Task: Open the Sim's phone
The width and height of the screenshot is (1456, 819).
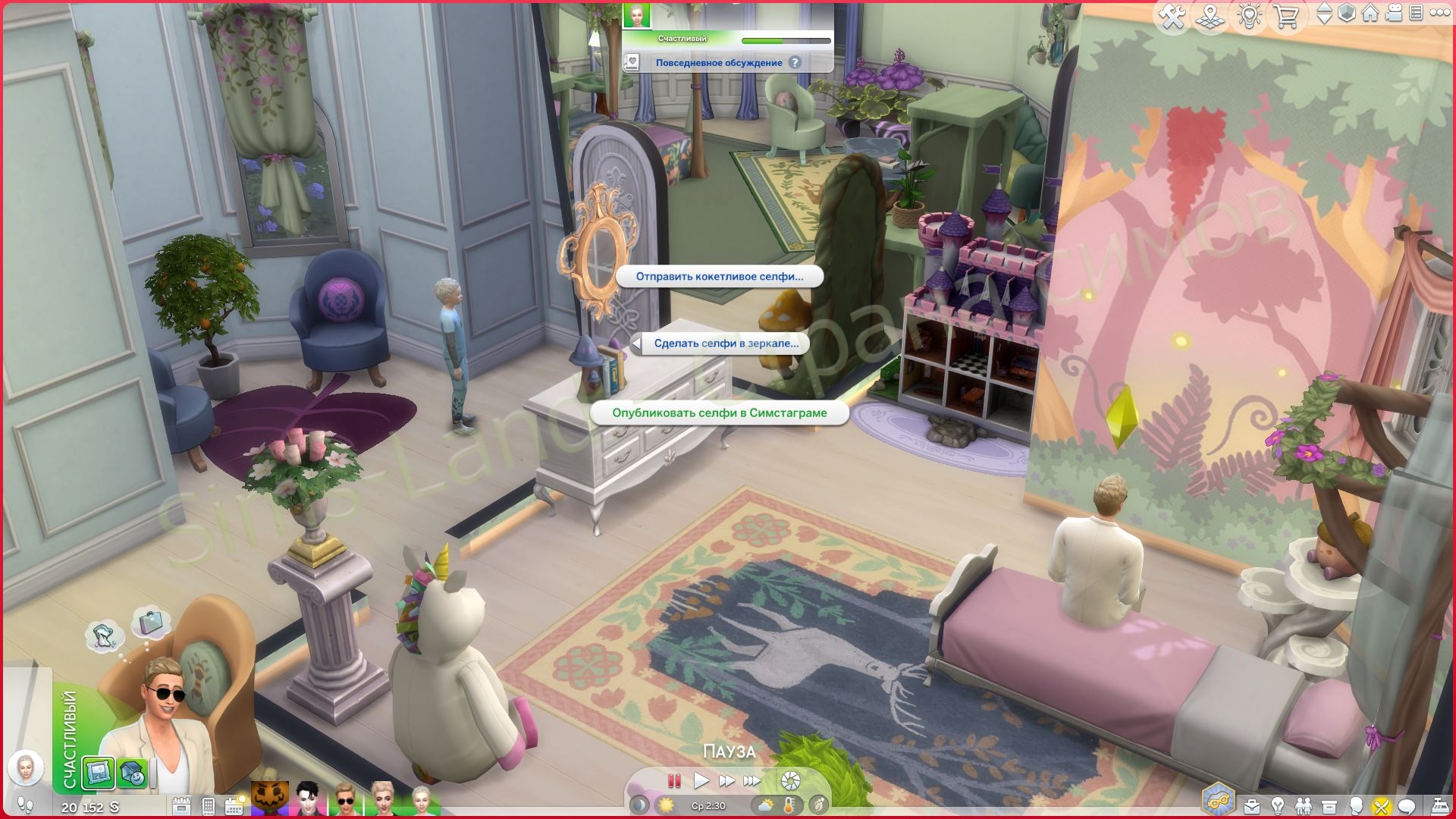Action: coord(209,805)
